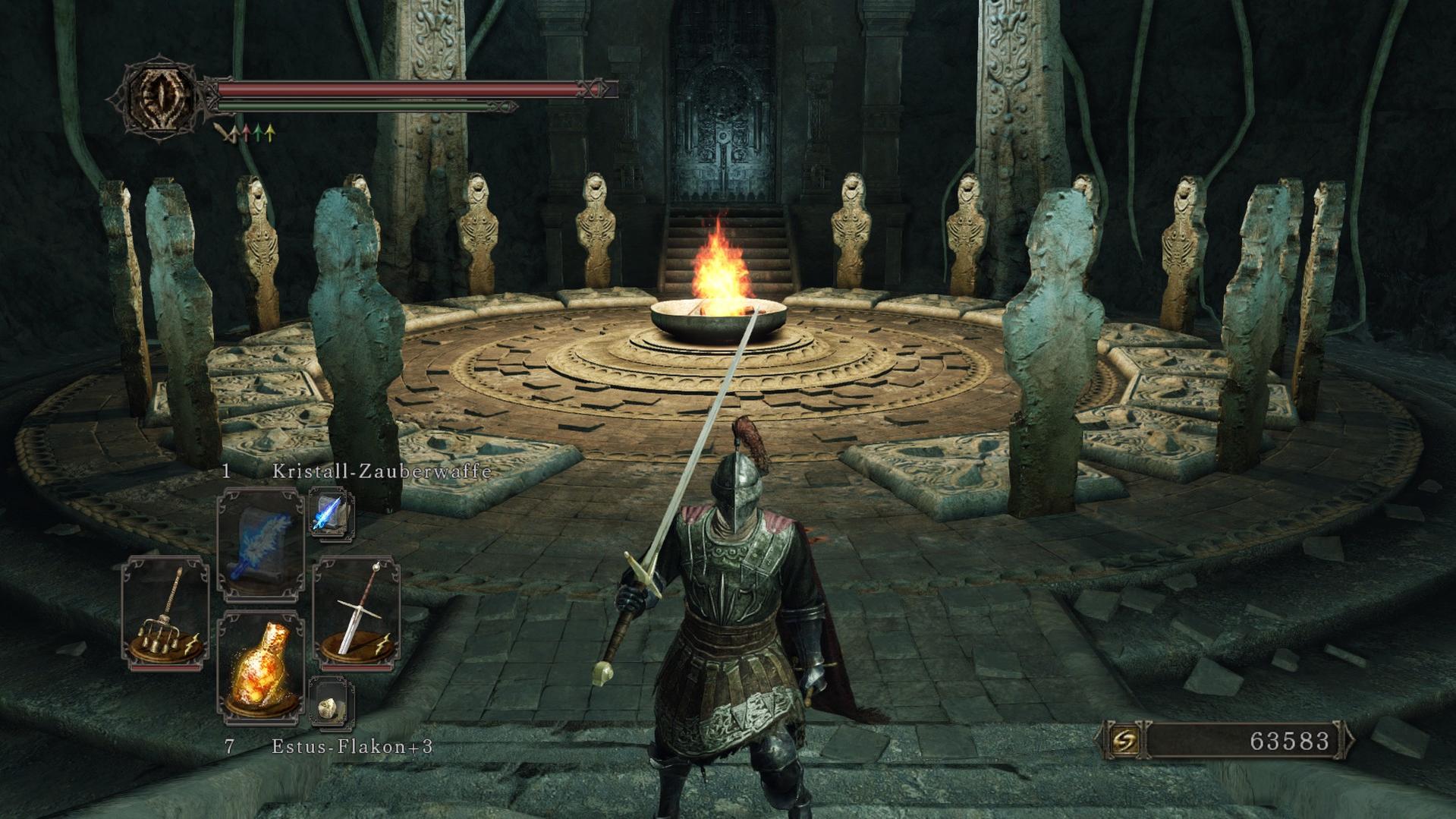Choose the right-hand longsword slot
Screen dimensions: 1456x819
pos(357,612)
